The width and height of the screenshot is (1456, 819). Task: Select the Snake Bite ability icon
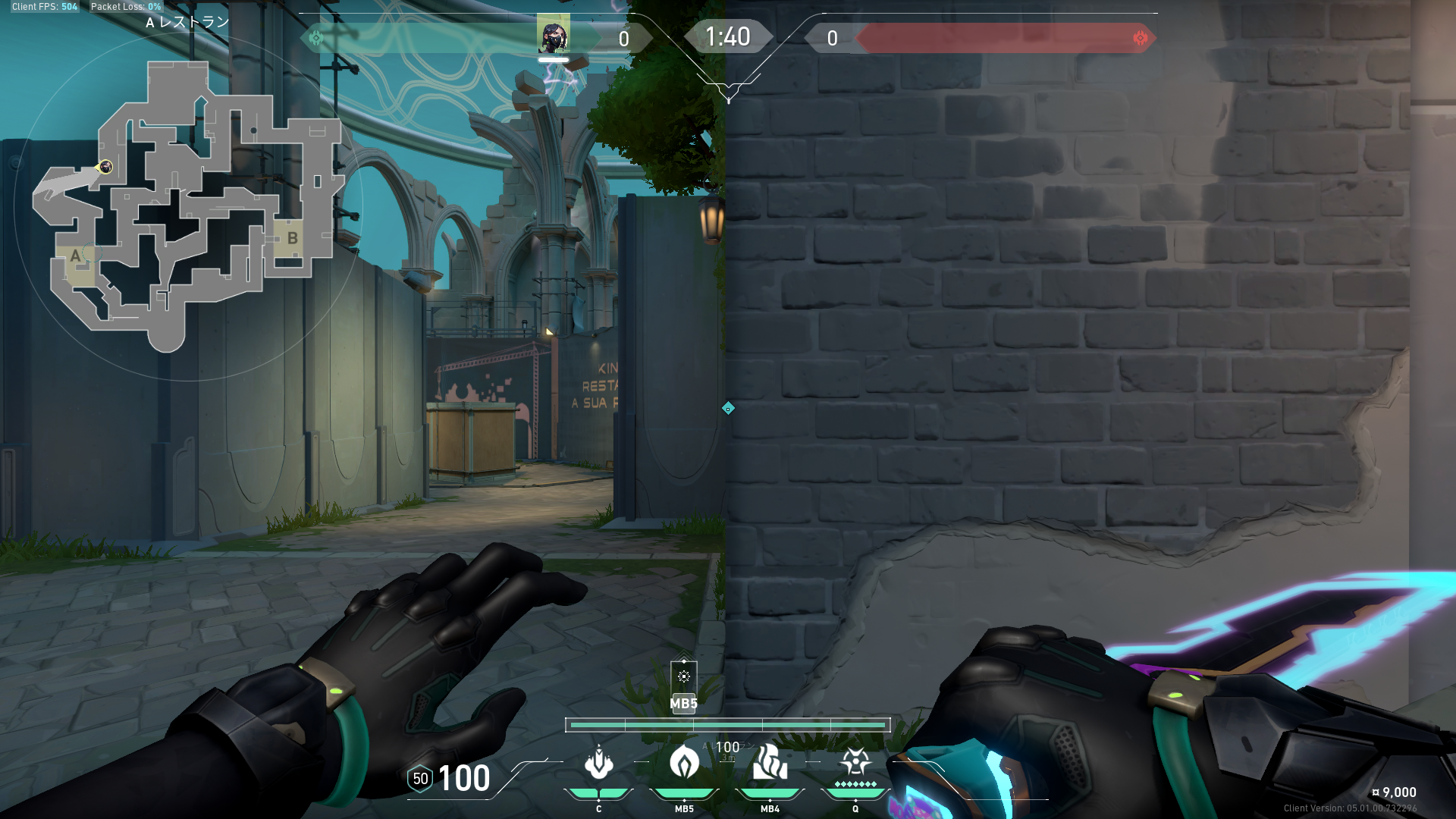599,763
